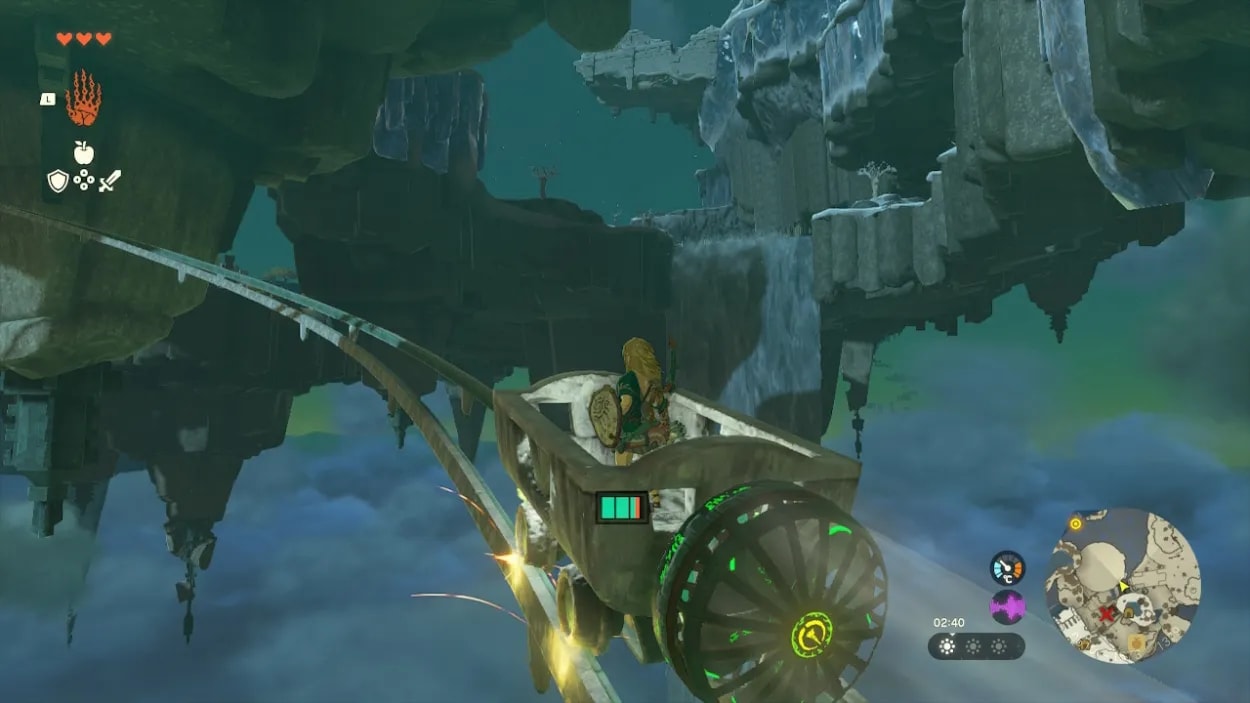Check the temperature gauge icon
Viewport: 1250px width, 703px height.
point(1007,567)
